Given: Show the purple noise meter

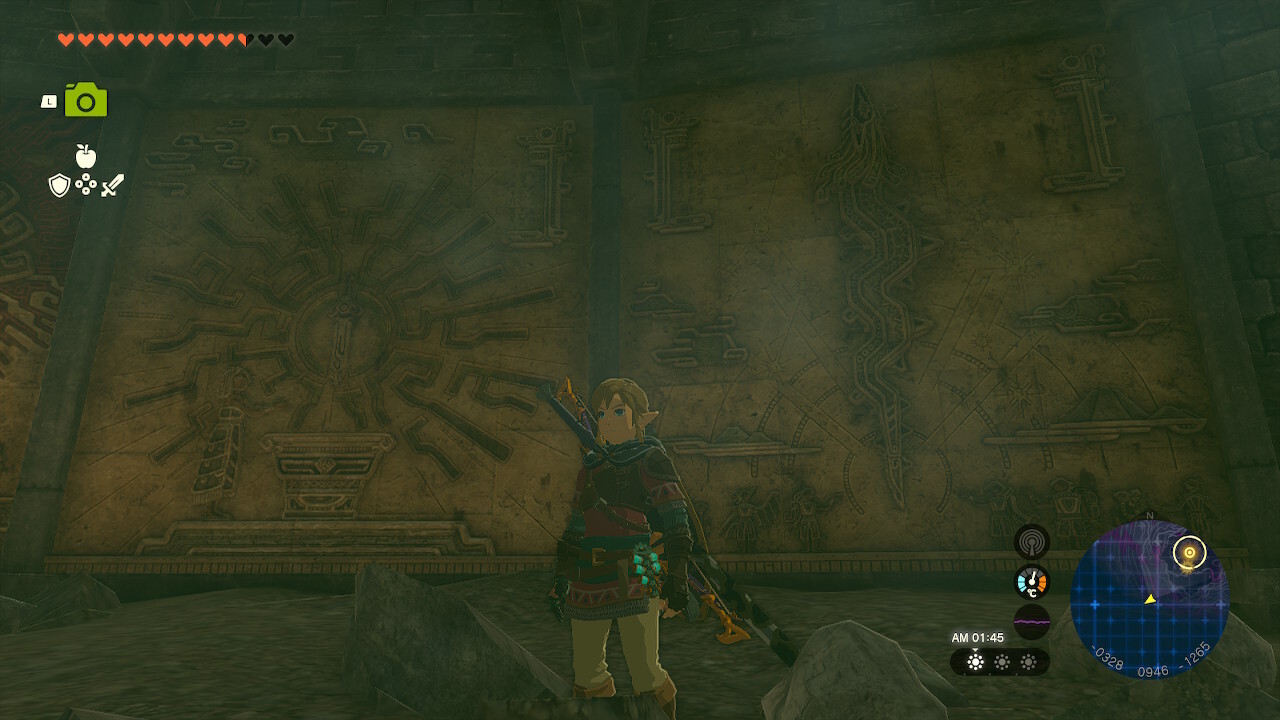Looking at the screenshot, I should (x=1031, y=621).
